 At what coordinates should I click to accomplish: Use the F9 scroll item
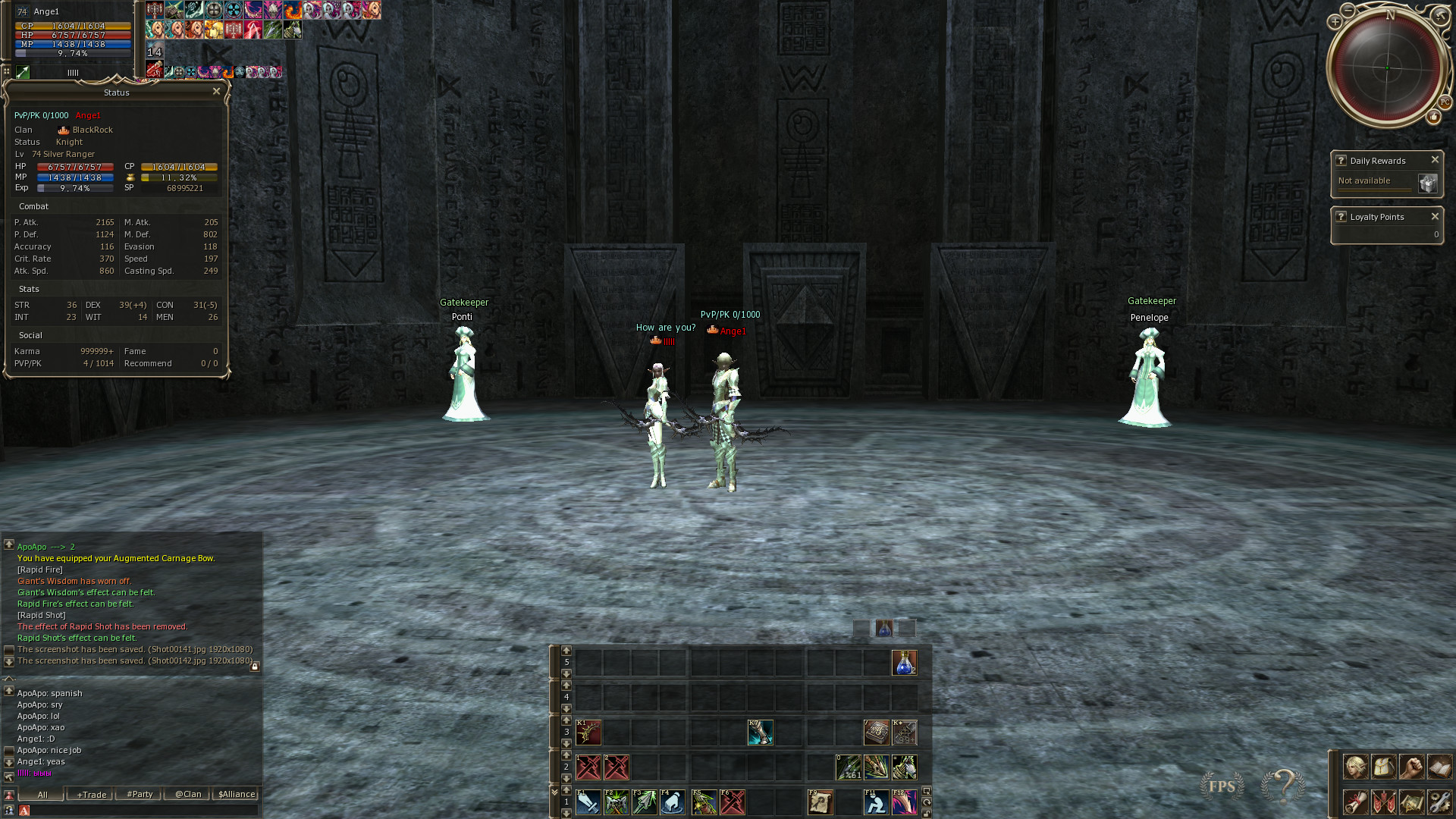(x=820, y=802)
